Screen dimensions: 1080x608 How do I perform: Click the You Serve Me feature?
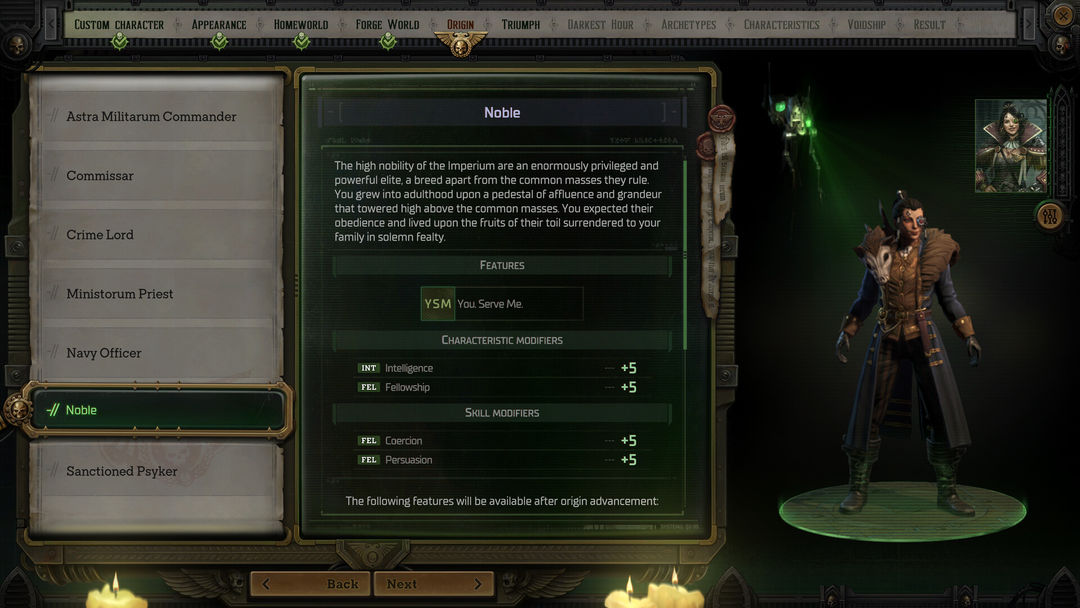pos(502,304)
